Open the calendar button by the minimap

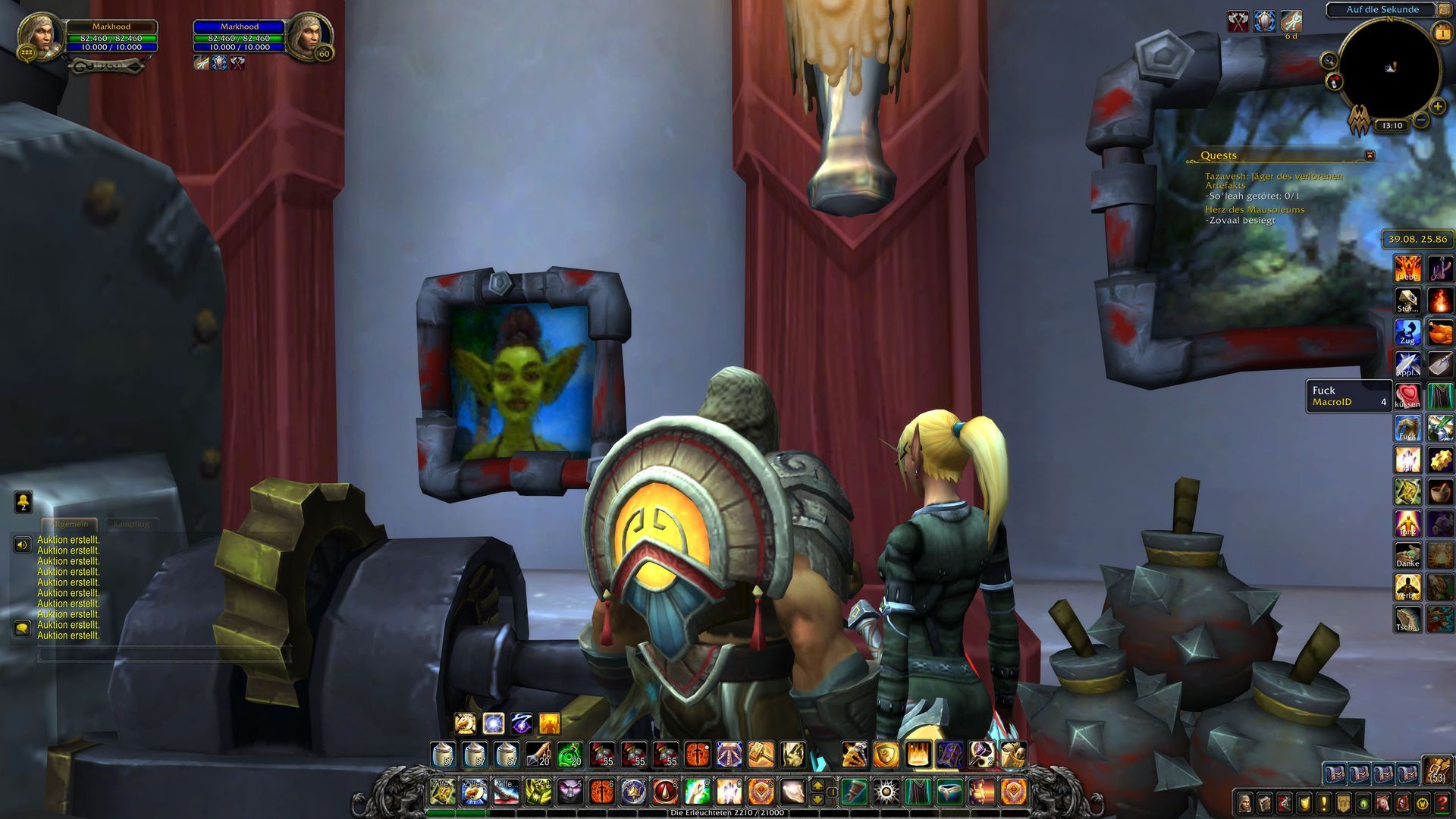(1441, 33)
